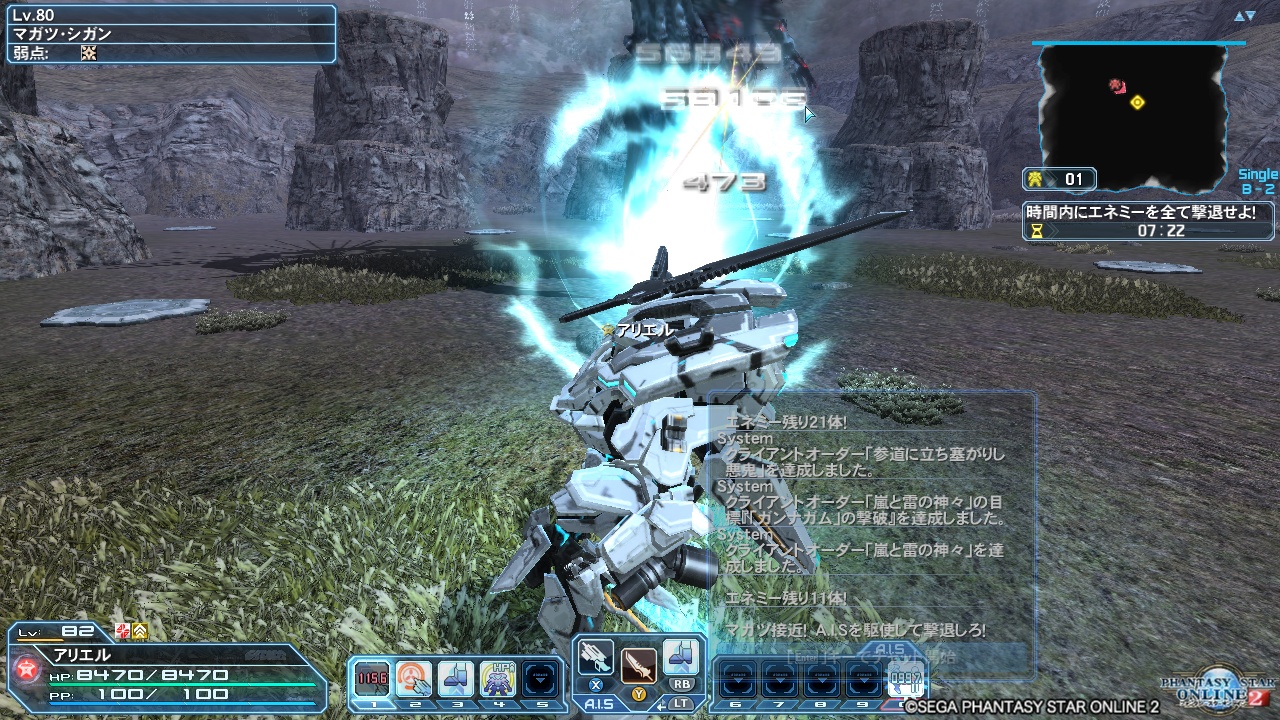Select the A.I.S sword bound to Y

[x=637, y=667]
